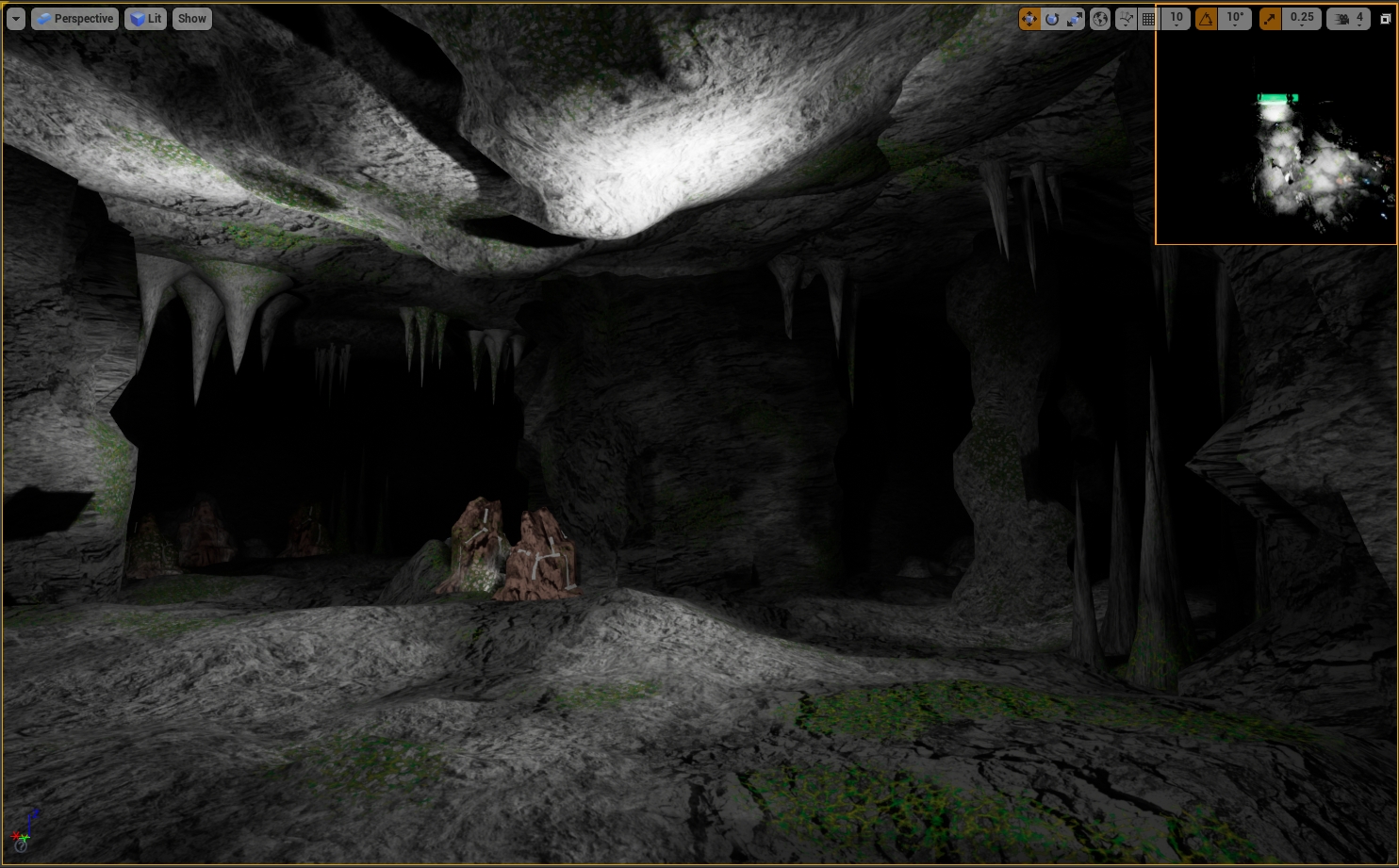This screenshot has width=1399, height=868.
Task: Toggle scale snapping
Action: tap(1270, 19)
